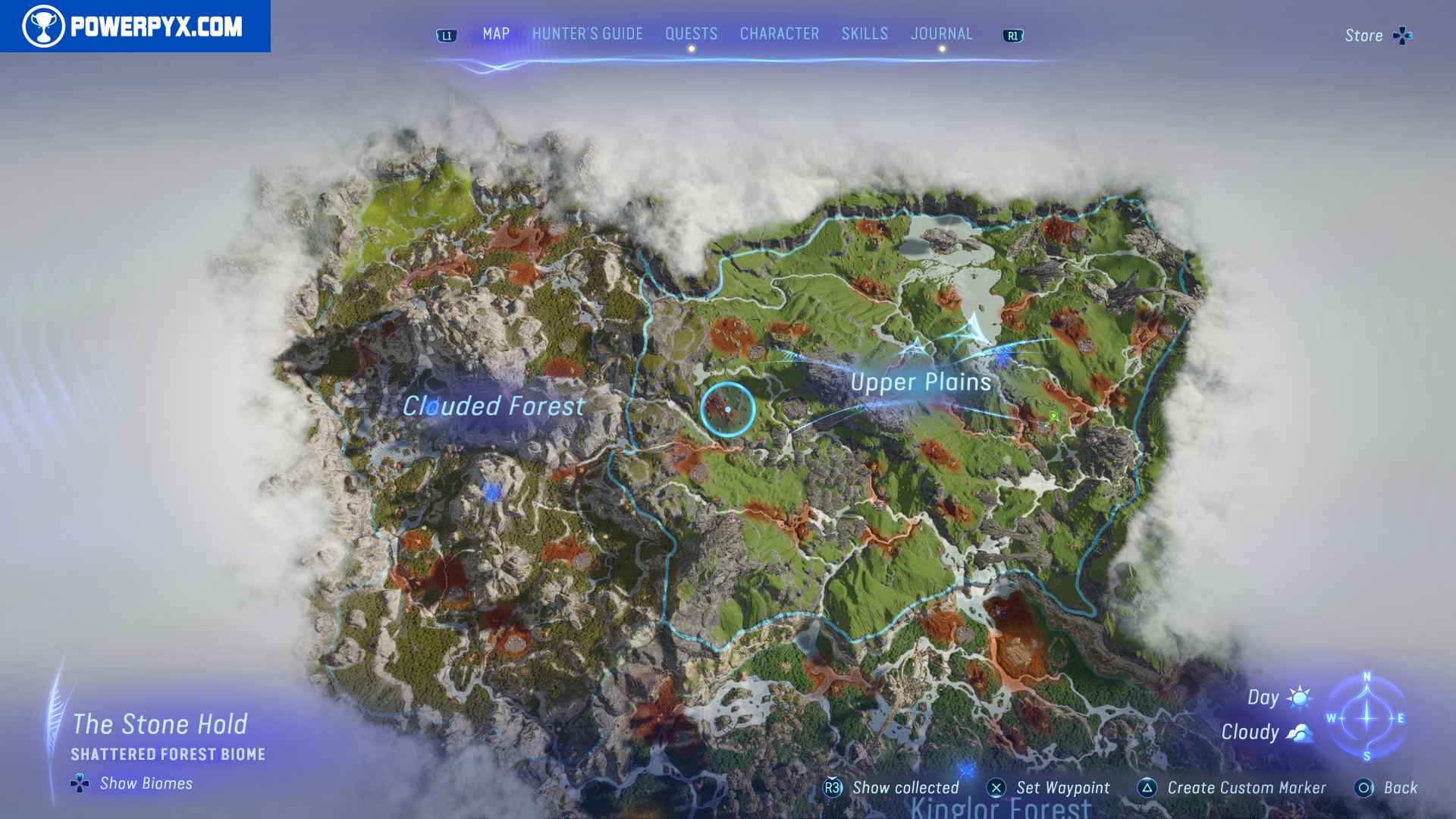Click the Store link

(x=1363, y=35)
